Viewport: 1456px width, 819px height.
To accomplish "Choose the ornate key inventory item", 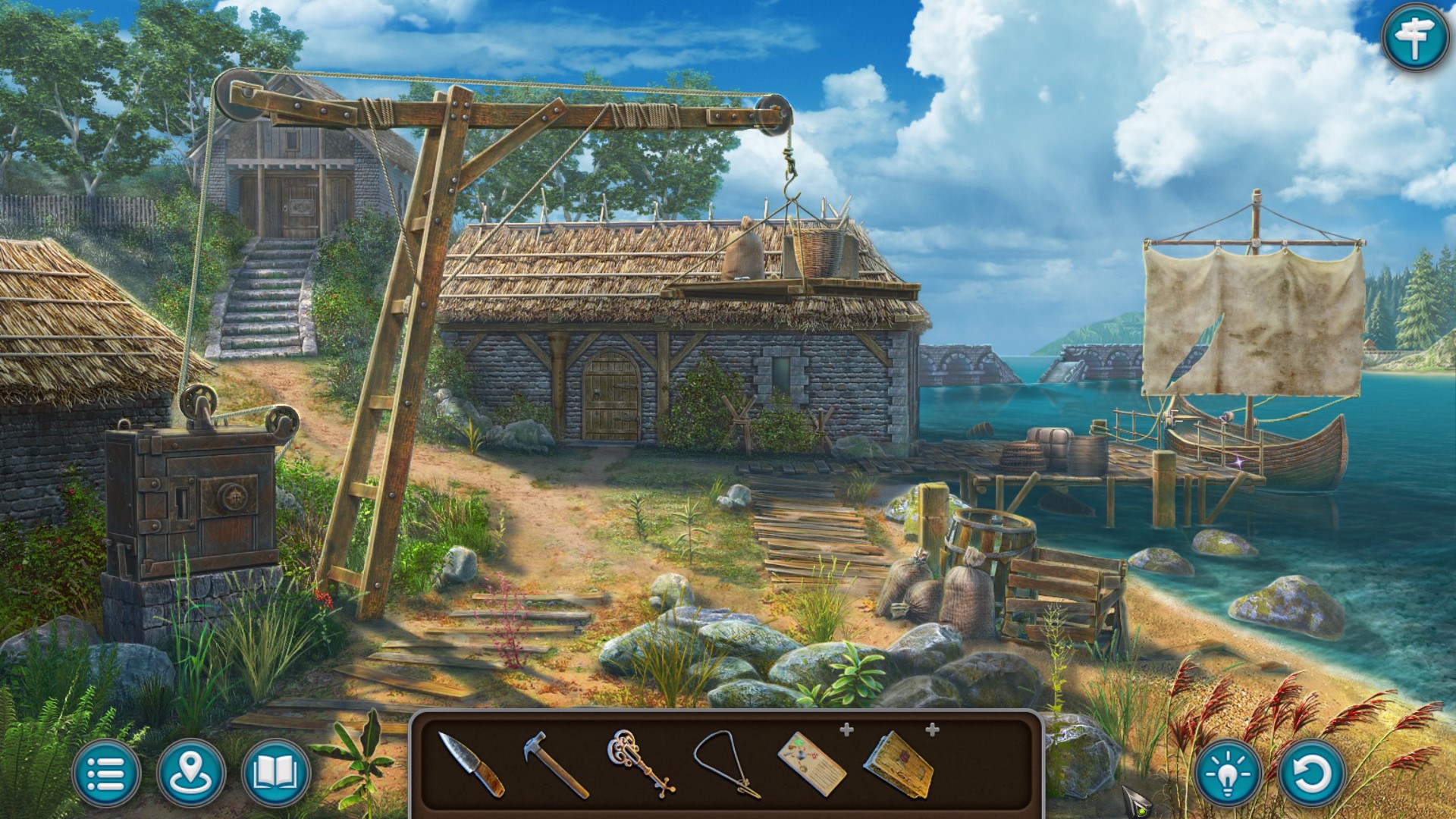I will pos(641,762).
